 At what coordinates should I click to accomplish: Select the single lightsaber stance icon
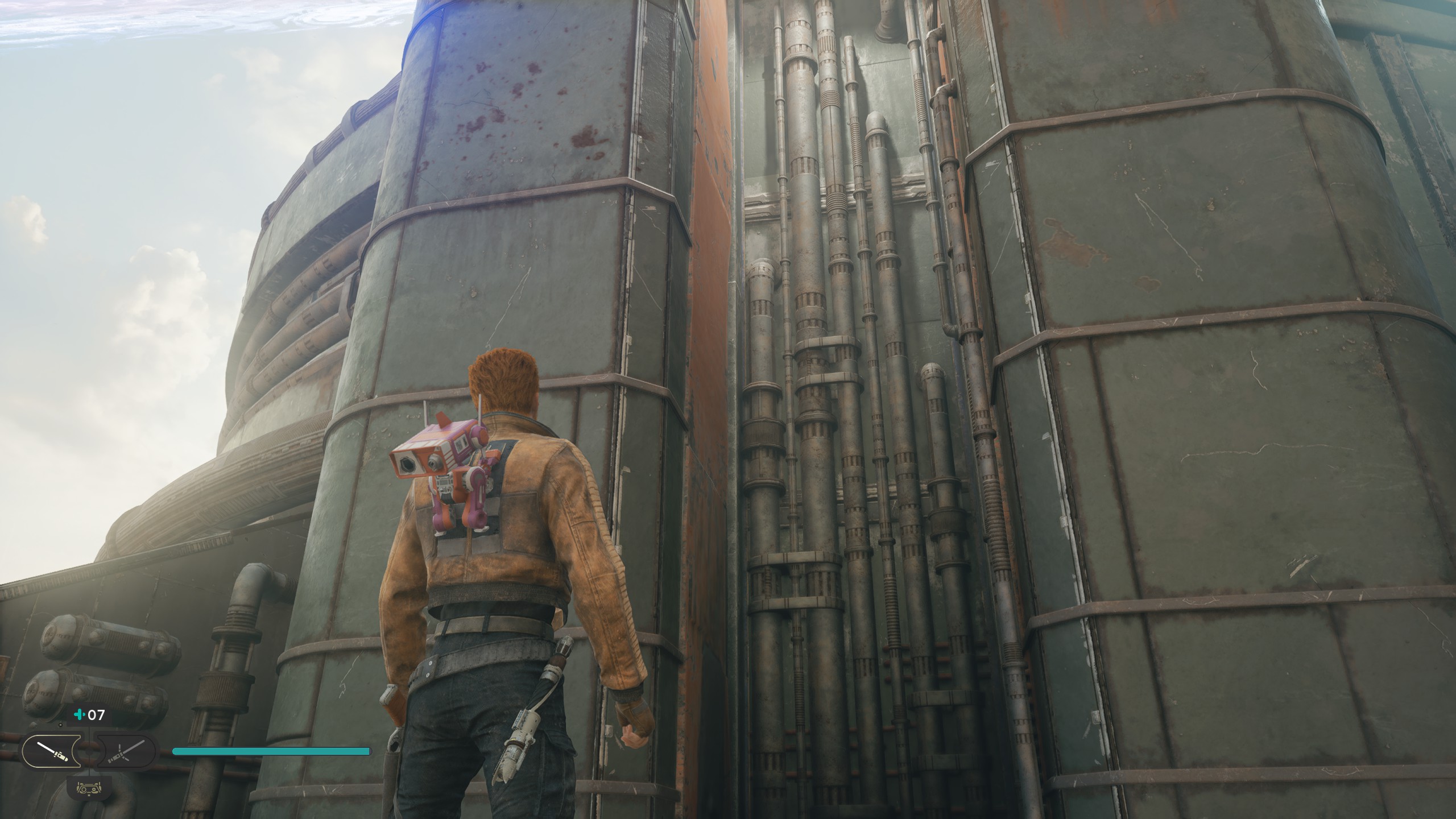pos(52,751)
